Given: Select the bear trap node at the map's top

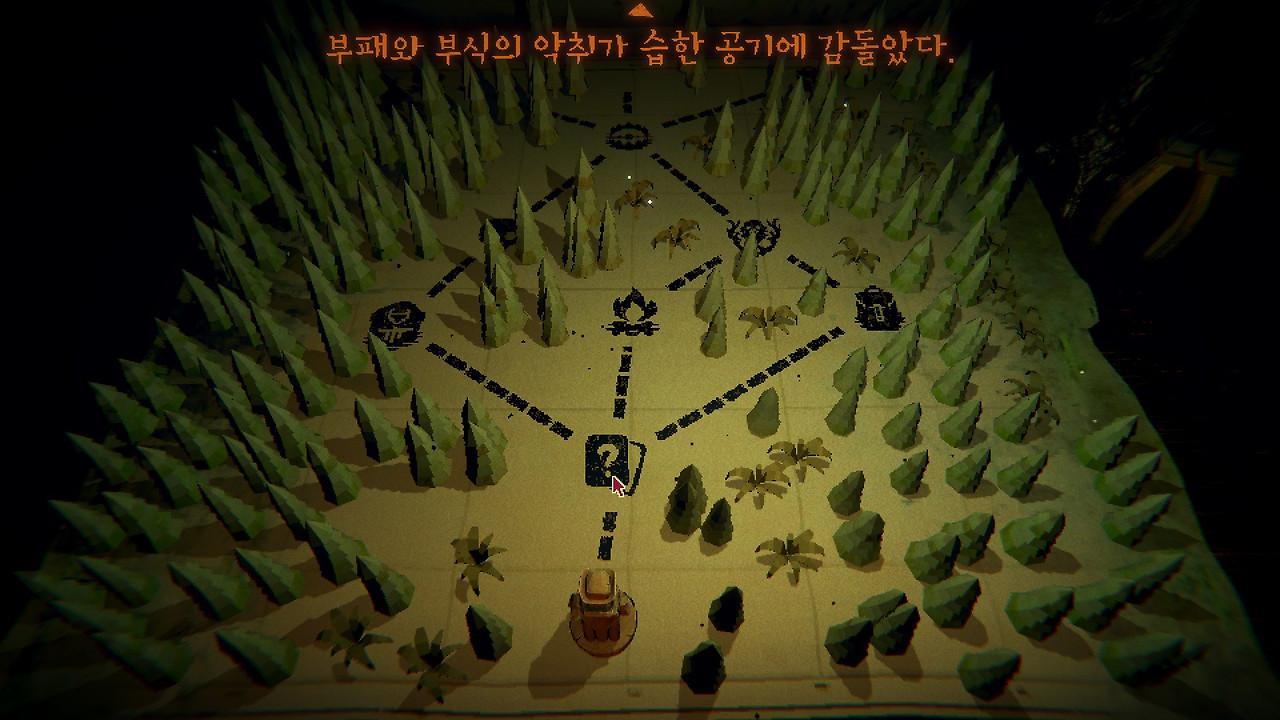Looking at the screenshot, I should (x=627, y=133).
